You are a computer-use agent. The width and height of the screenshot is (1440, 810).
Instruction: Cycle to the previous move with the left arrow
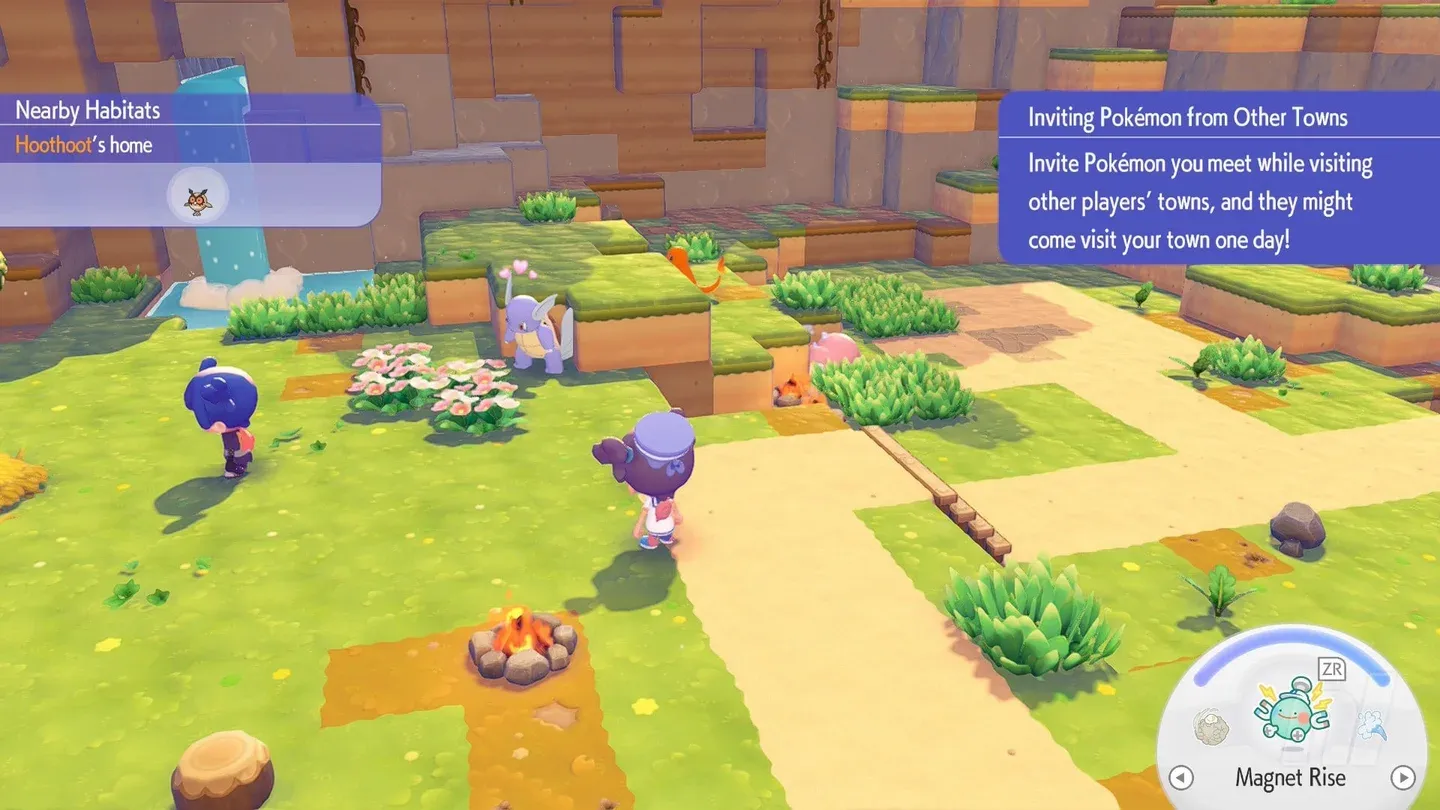point(1181,777)
